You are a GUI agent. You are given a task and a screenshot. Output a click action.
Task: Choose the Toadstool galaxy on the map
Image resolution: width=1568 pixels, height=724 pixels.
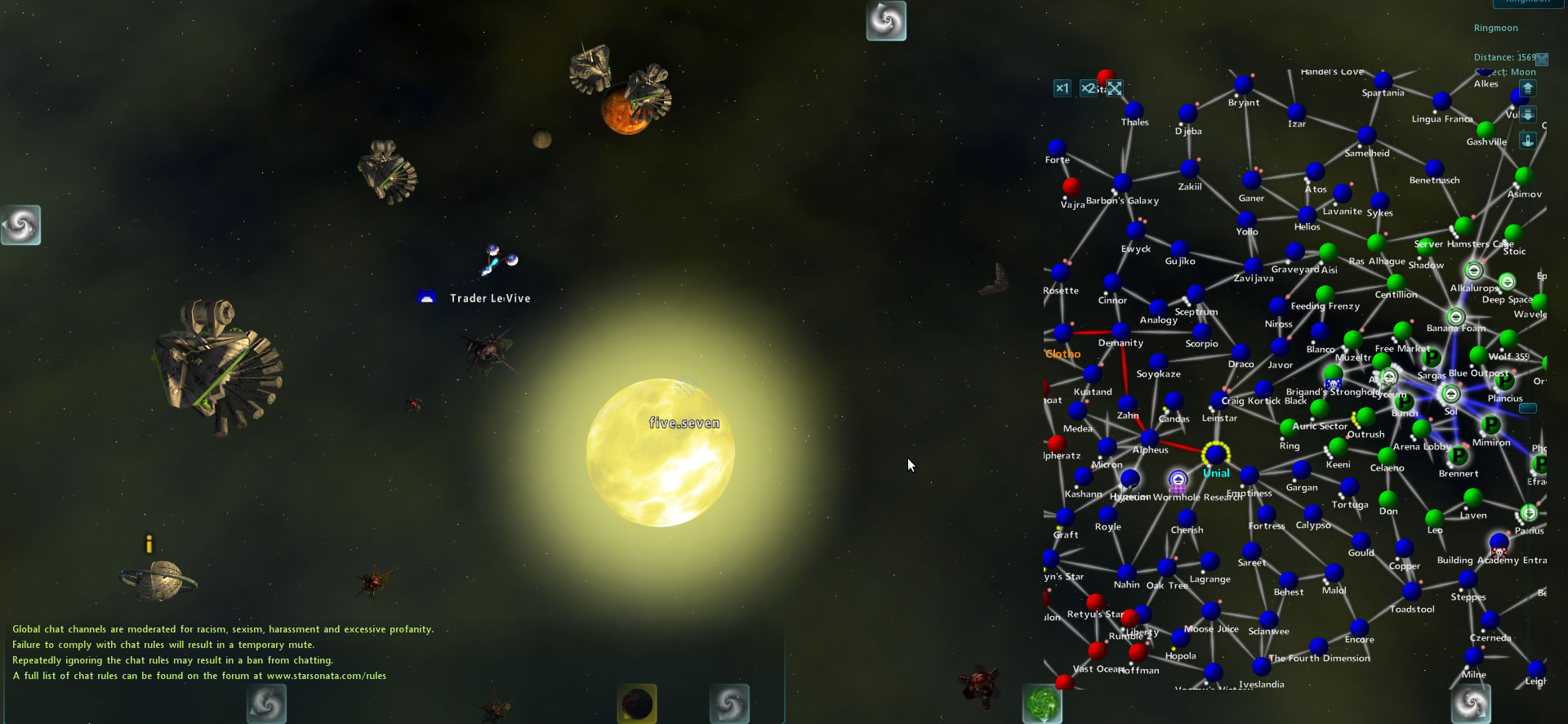[1412, 592]
